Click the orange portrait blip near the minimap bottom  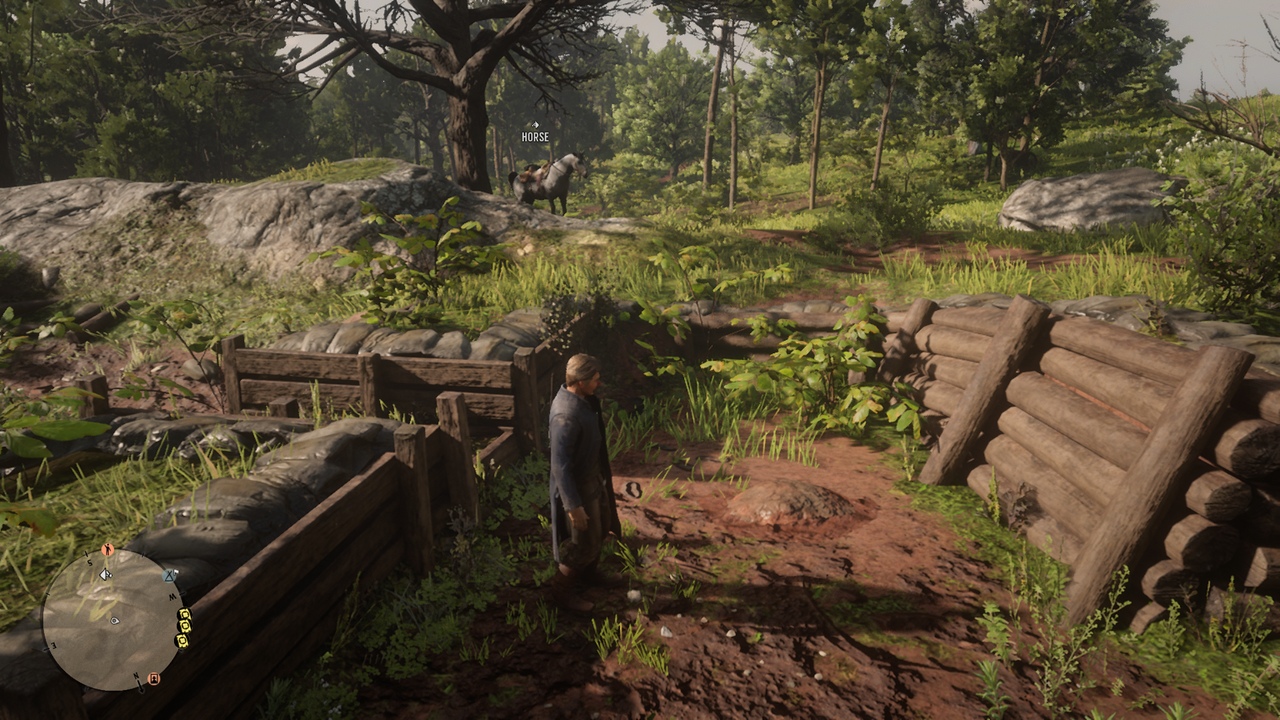pyautogui.click(x=153, y=679)
